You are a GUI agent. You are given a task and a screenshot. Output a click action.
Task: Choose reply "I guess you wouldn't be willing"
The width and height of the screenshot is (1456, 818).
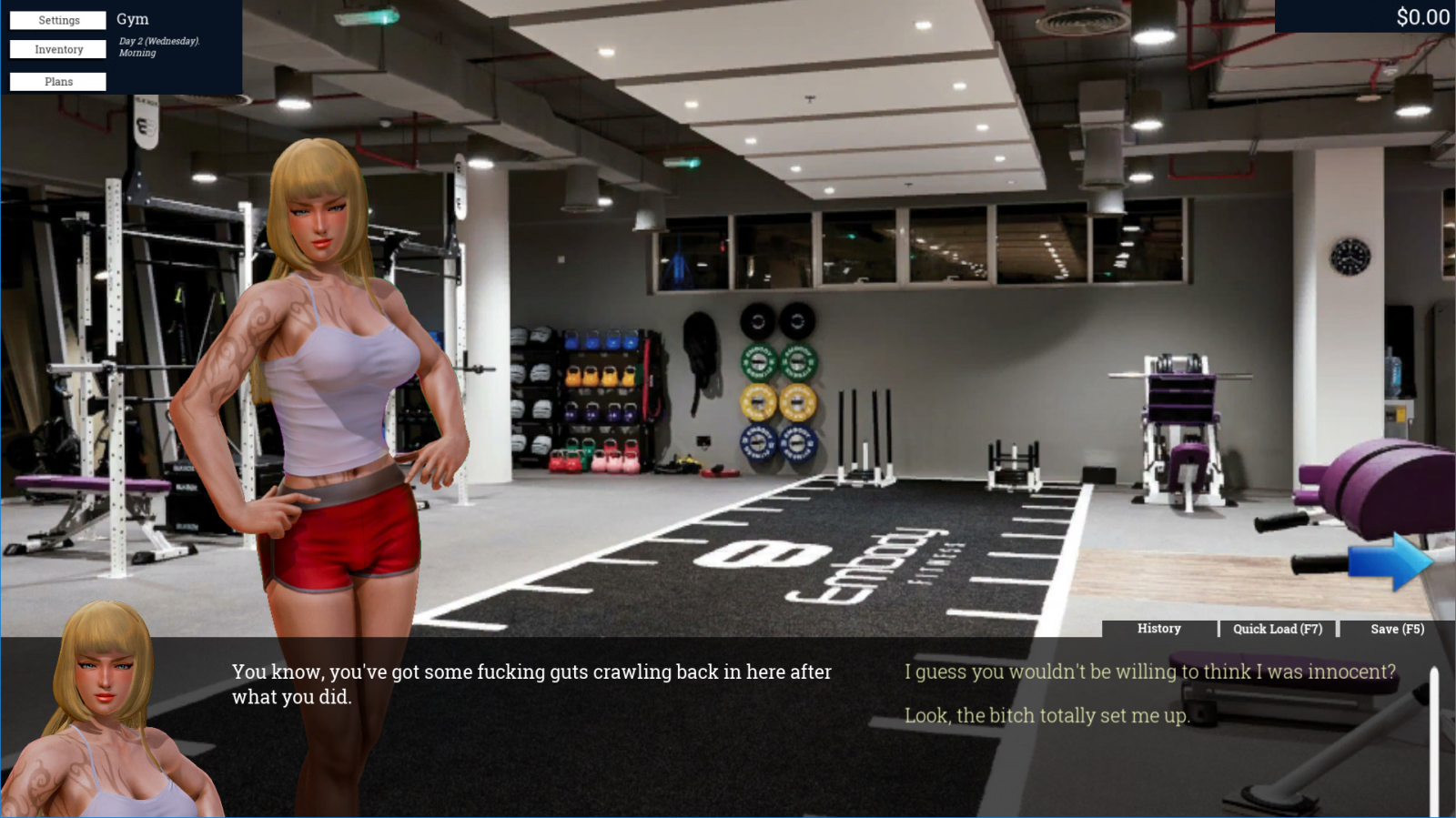pyautogui.click(x=1149, y=672)
